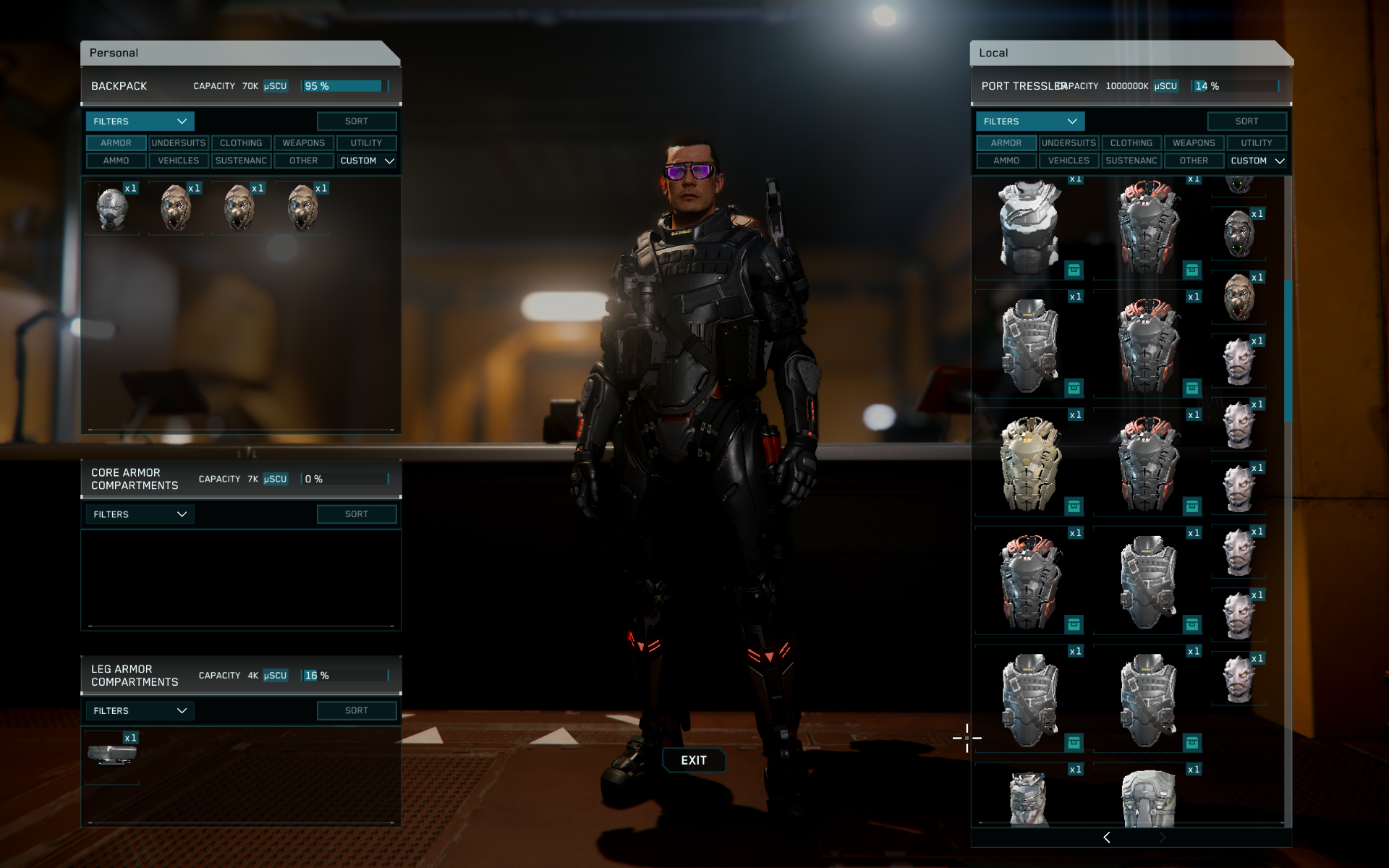Viewport: 1389px width, 868px height.
Task: Select the silver helmet in the backpack
Action: point(112,209)
